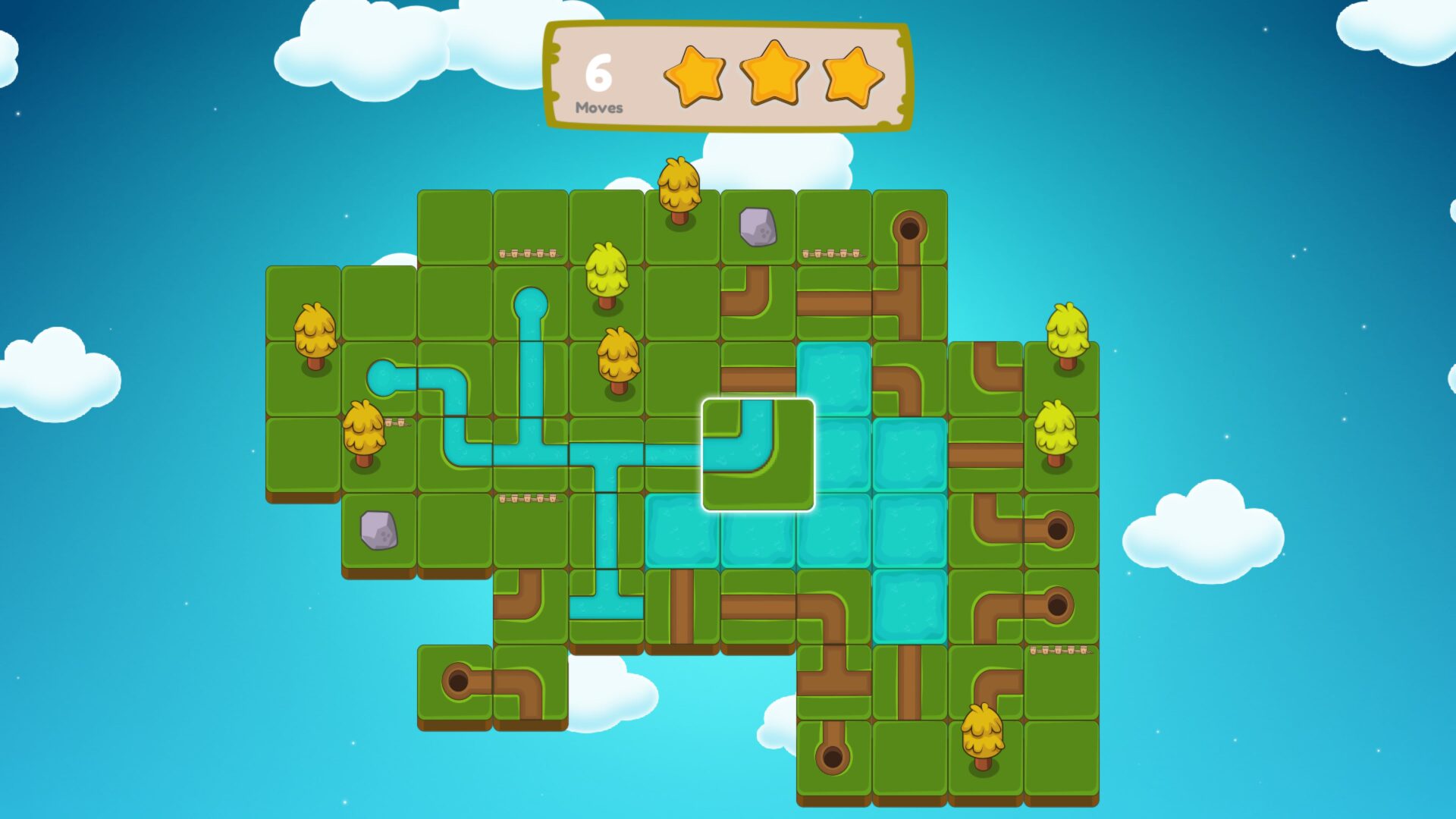
Task: Select the first golden star
Action: pos(695,76)
